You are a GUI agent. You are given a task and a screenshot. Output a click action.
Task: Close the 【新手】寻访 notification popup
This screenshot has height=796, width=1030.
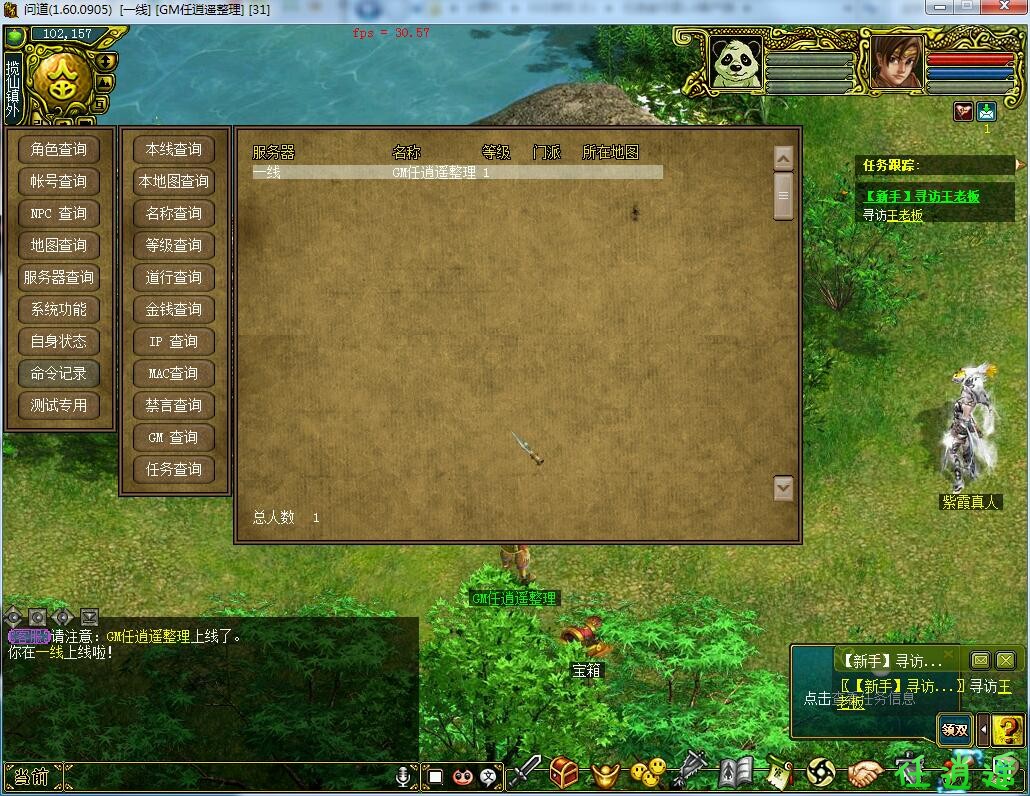pyautogui.click(x=1005, y=660)
